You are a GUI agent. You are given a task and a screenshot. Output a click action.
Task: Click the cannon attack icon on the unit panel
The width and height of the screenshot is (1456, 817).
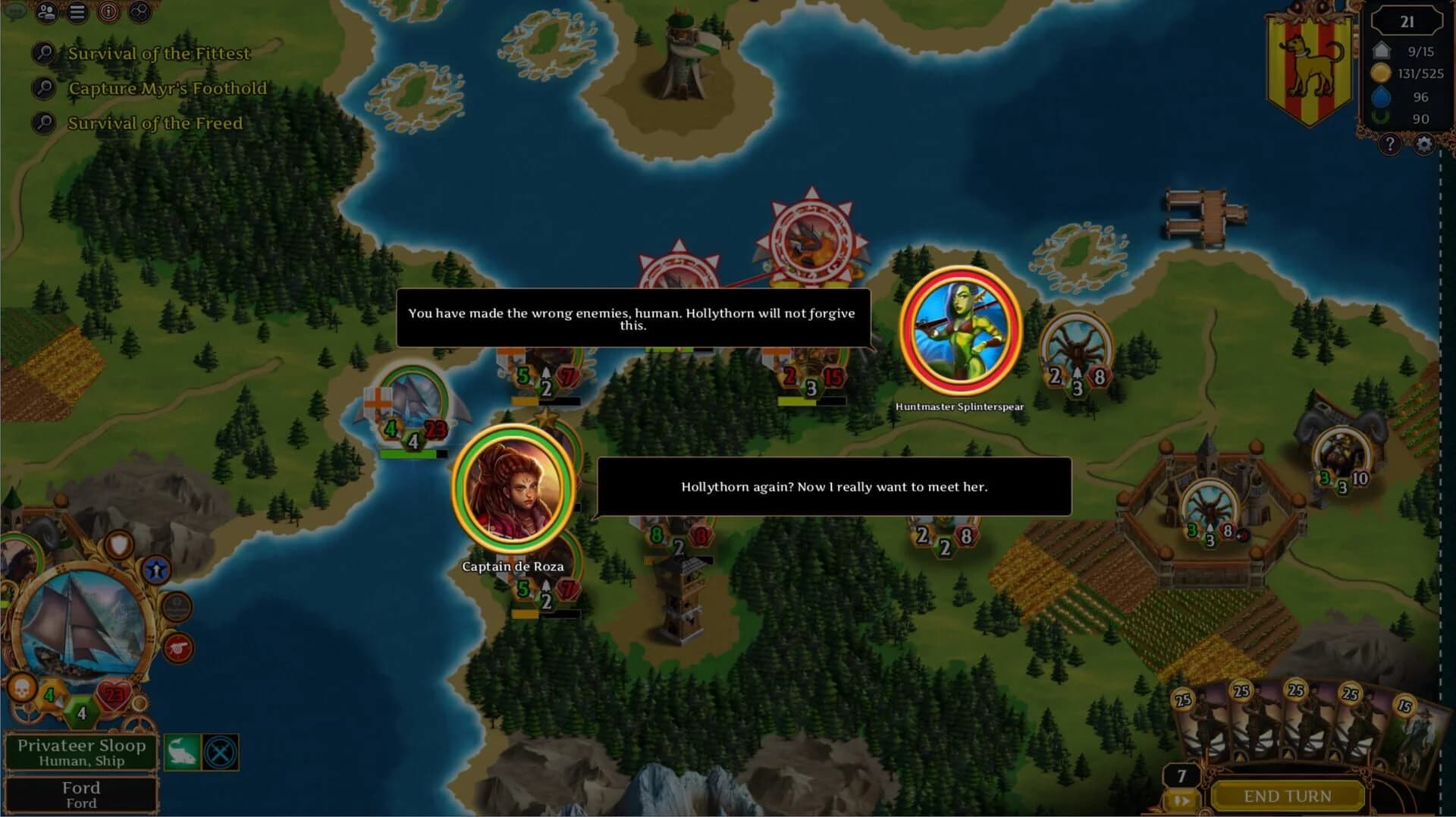pos(177,647)
